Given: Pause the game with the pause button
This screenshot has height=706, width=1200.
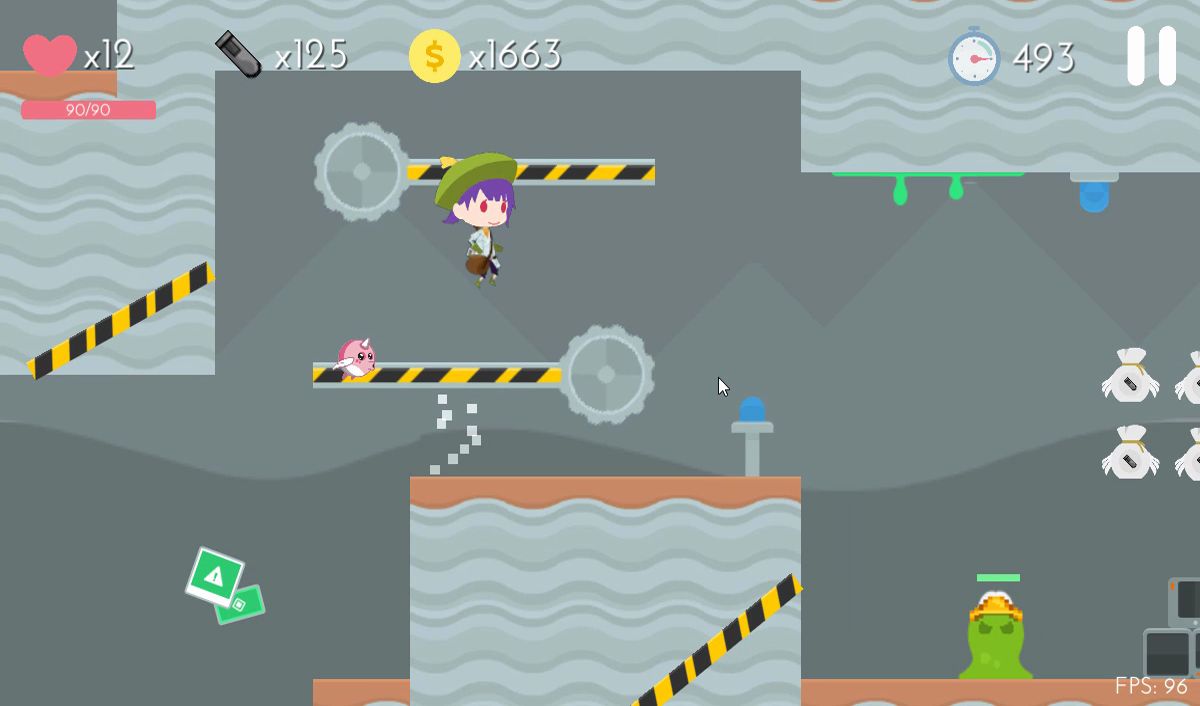Looking at the screenshot, I should [x=1151, y=56].
